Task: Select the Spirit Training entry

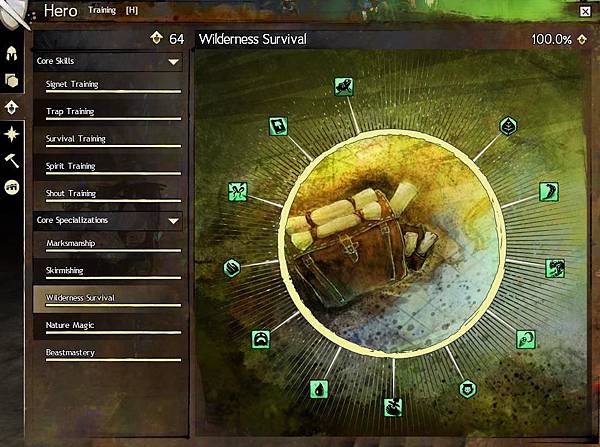Action: 108,166
